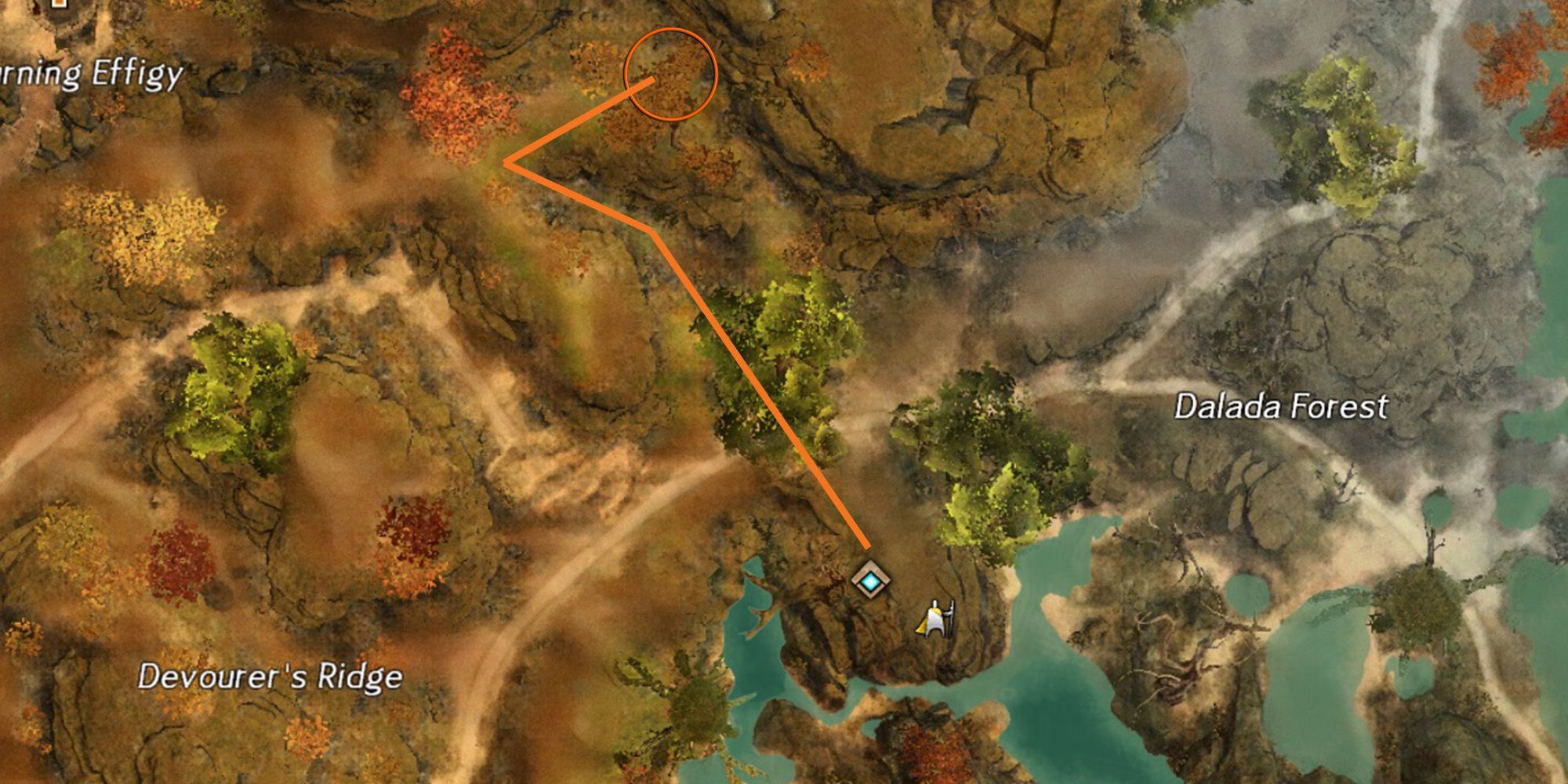This screenshot has height=784, width=1568.
Task: Click the bend in the orange route line
Action: click(651, 227)
